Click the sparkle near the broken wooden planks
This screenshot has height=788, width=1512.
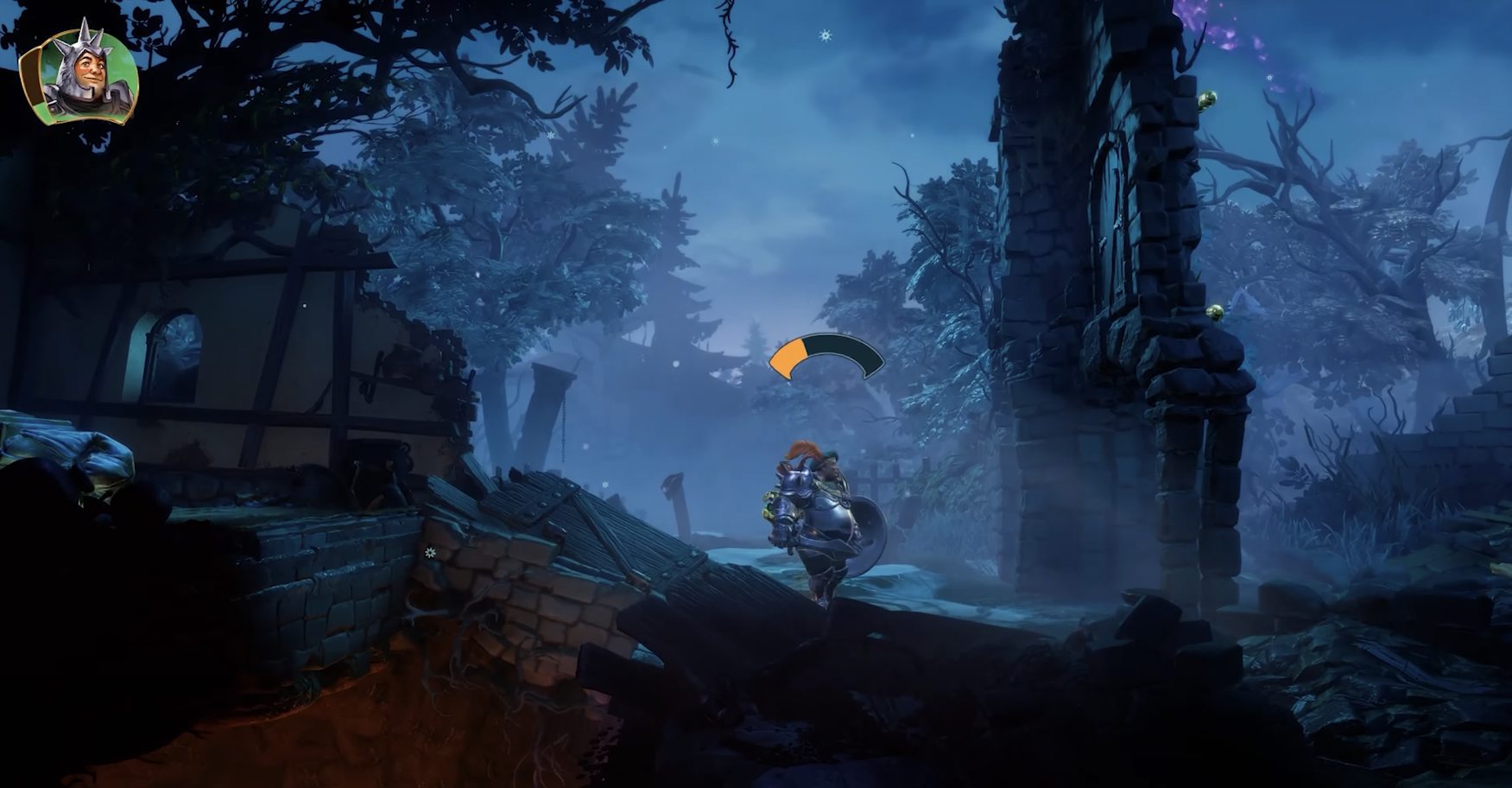tap(604, 485)
